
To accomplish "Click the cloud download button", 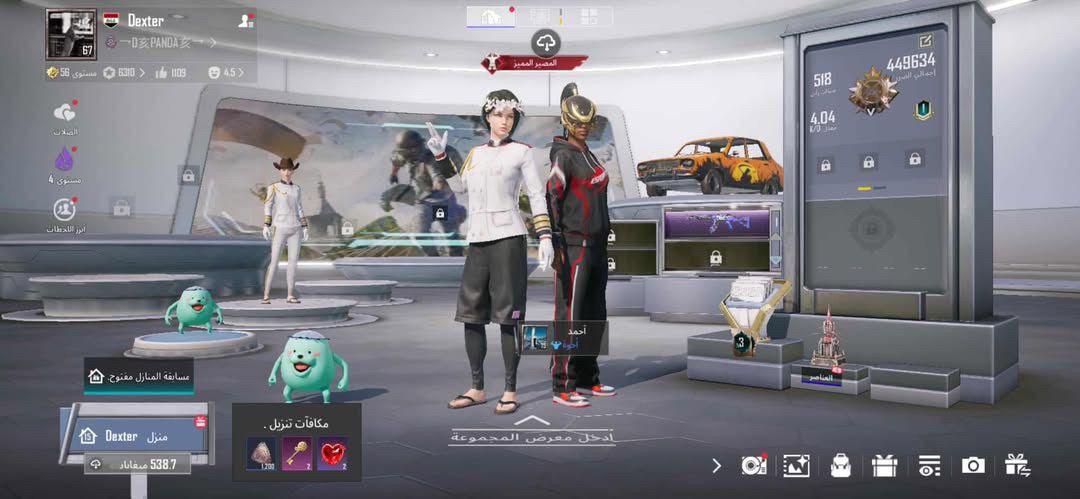I will coord(546,42).
